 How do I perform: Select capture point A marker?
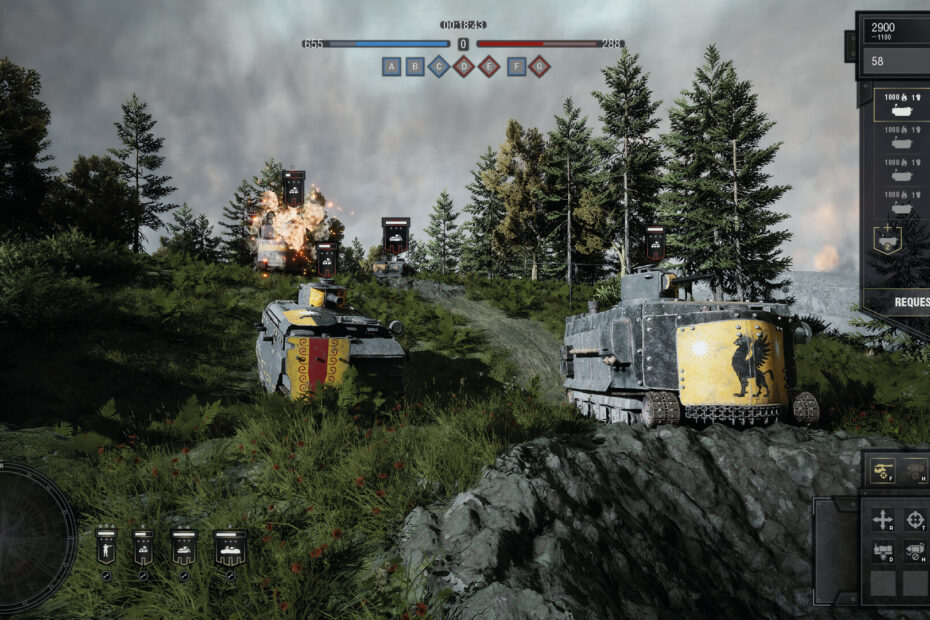pos(391,67)
